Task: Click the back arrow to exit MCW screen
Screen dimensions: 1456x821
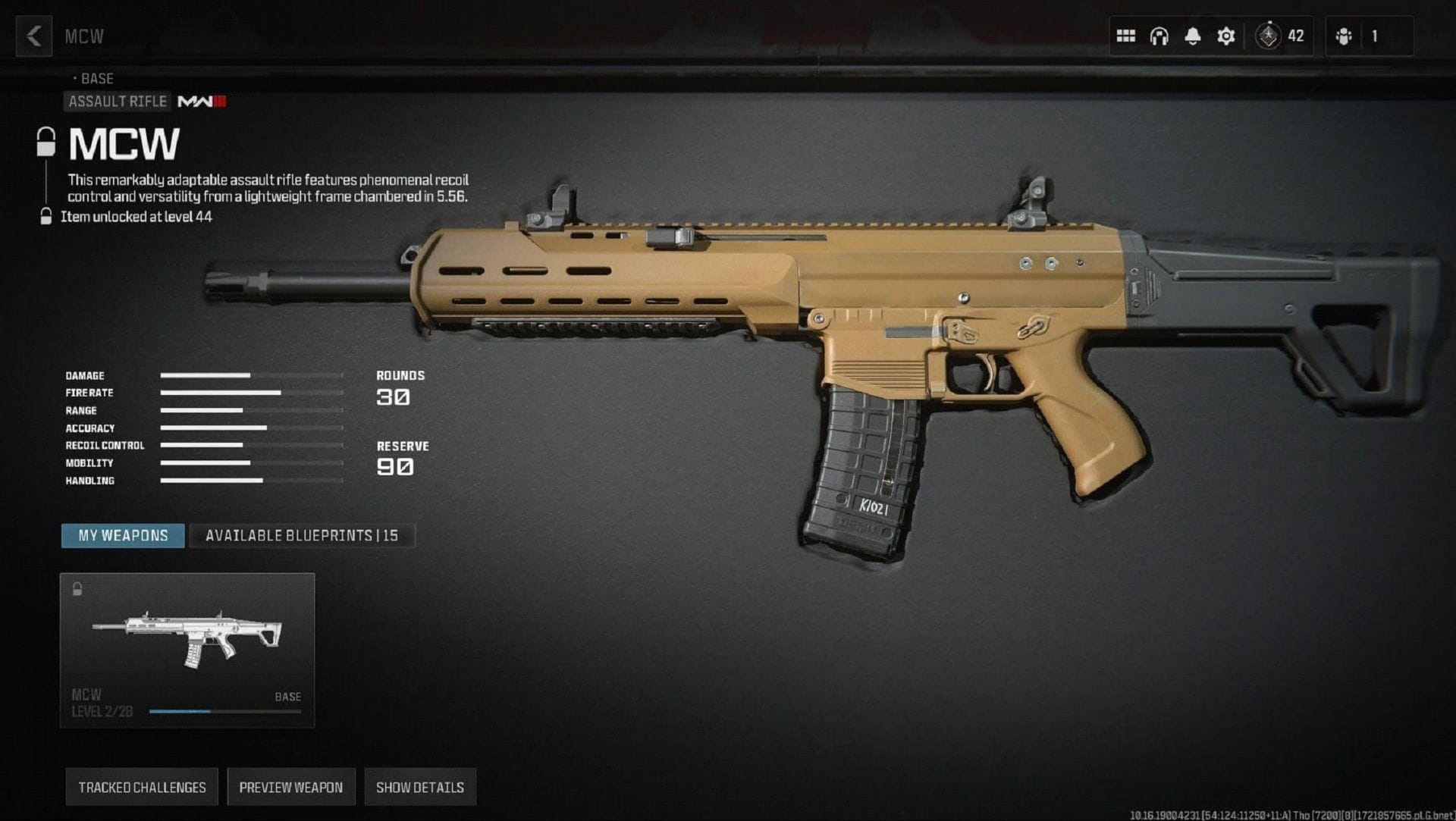Action: coord(33,36)
